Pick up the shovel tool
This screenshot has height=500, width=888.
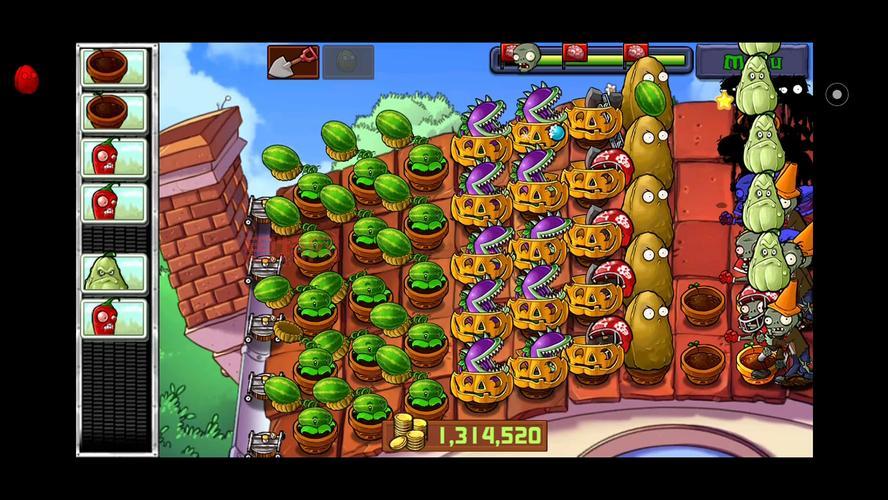[292, 62]
